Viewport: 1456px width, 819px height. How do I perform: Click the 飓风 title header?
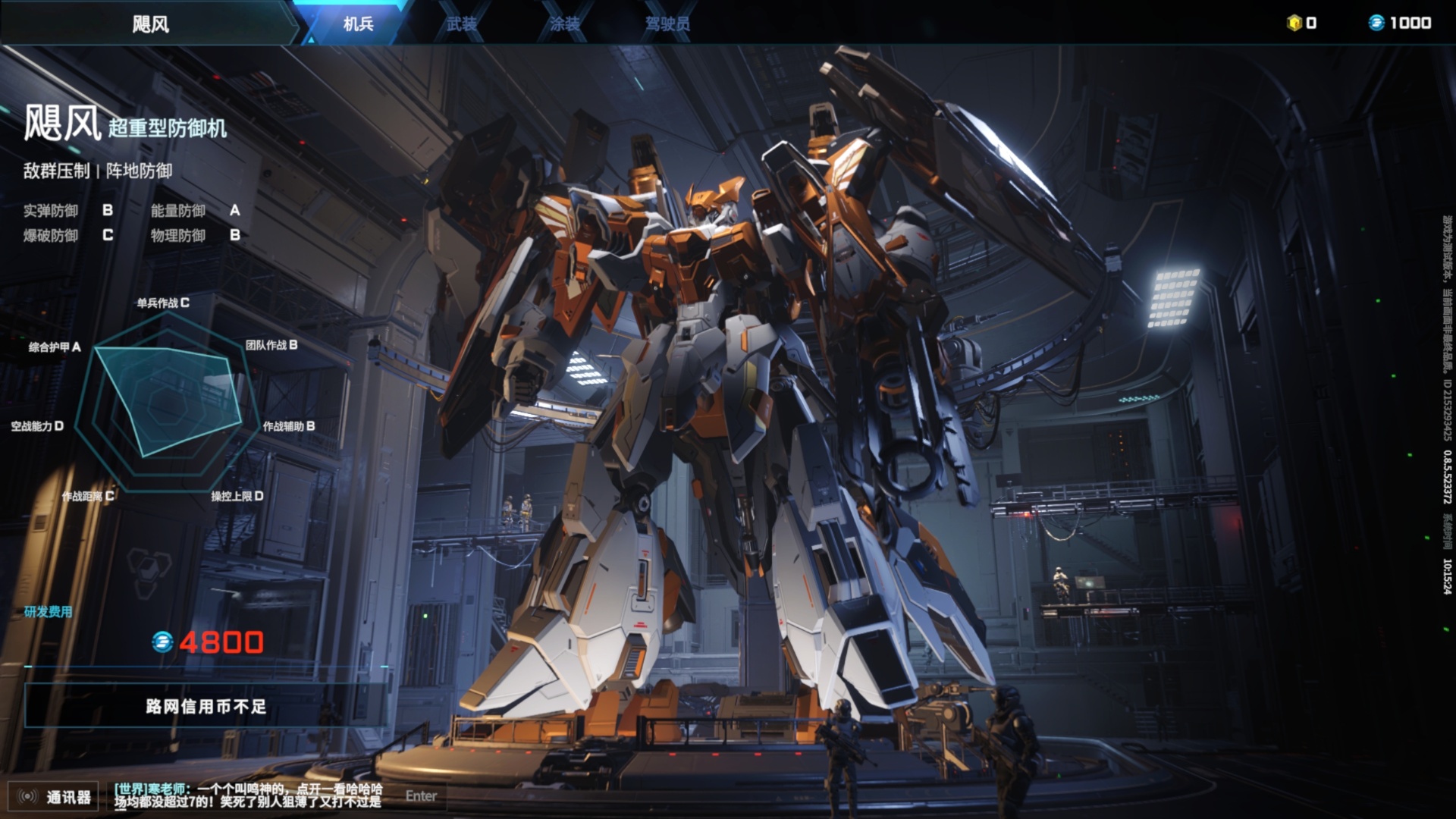(x=150, y=24)
